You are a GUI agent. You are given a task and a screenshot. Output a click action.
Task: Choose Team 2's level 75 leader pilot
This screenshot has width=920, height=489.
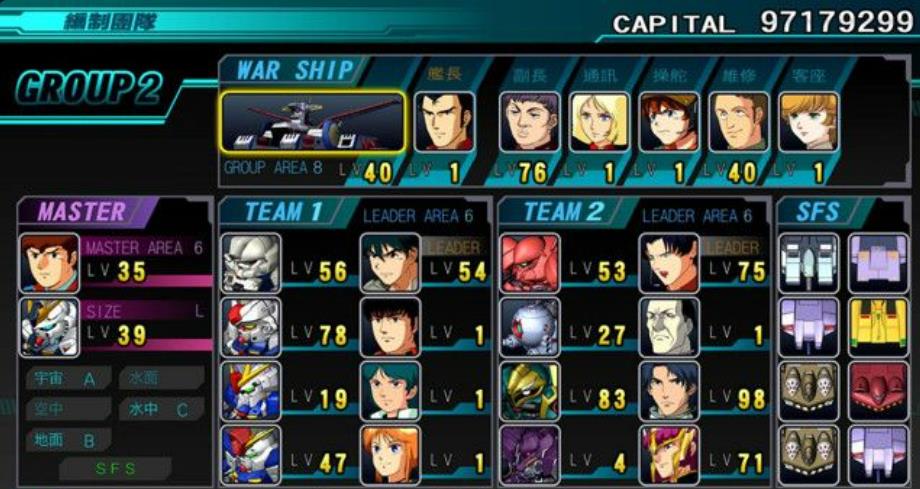click(669, 263)
